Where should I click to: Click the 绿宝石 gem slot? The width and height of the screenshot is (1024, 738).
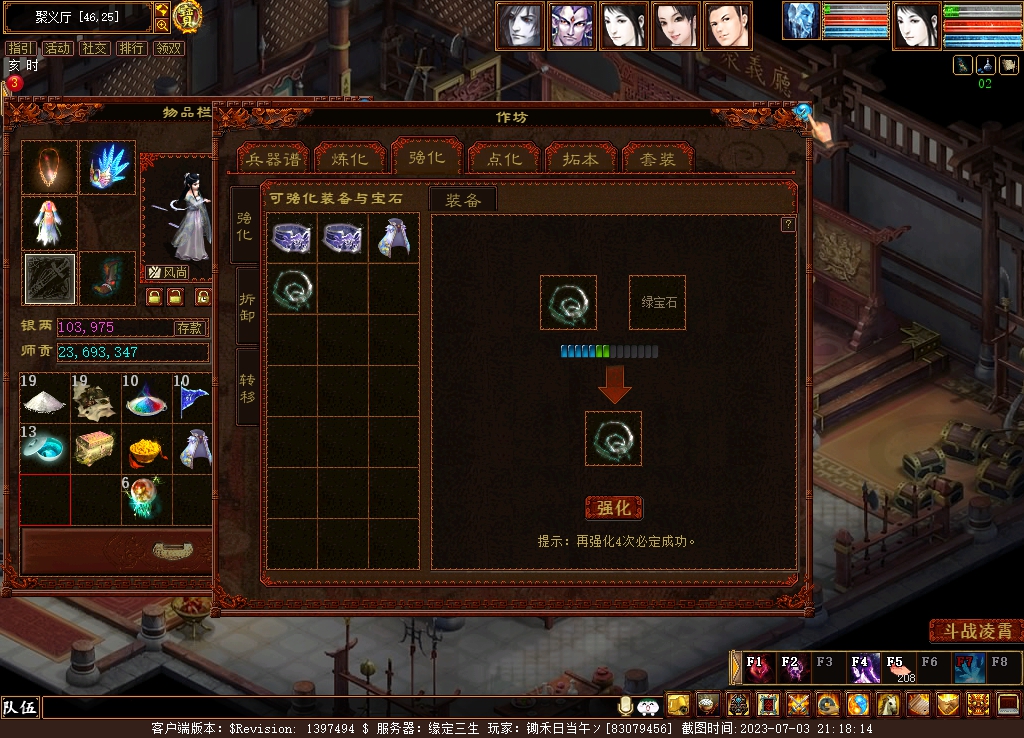(657, 302)
